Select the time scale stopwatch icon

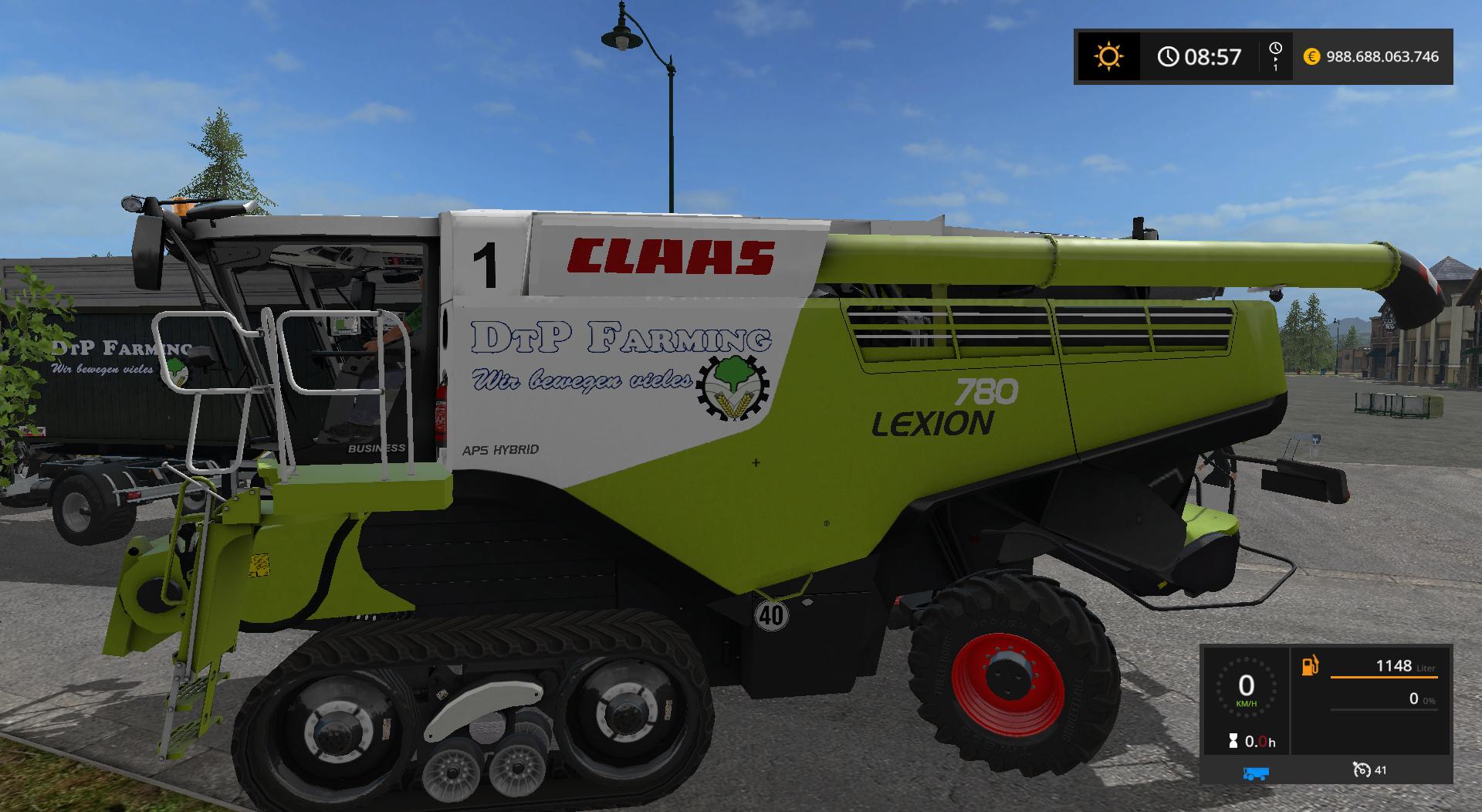click(1275, 50)
